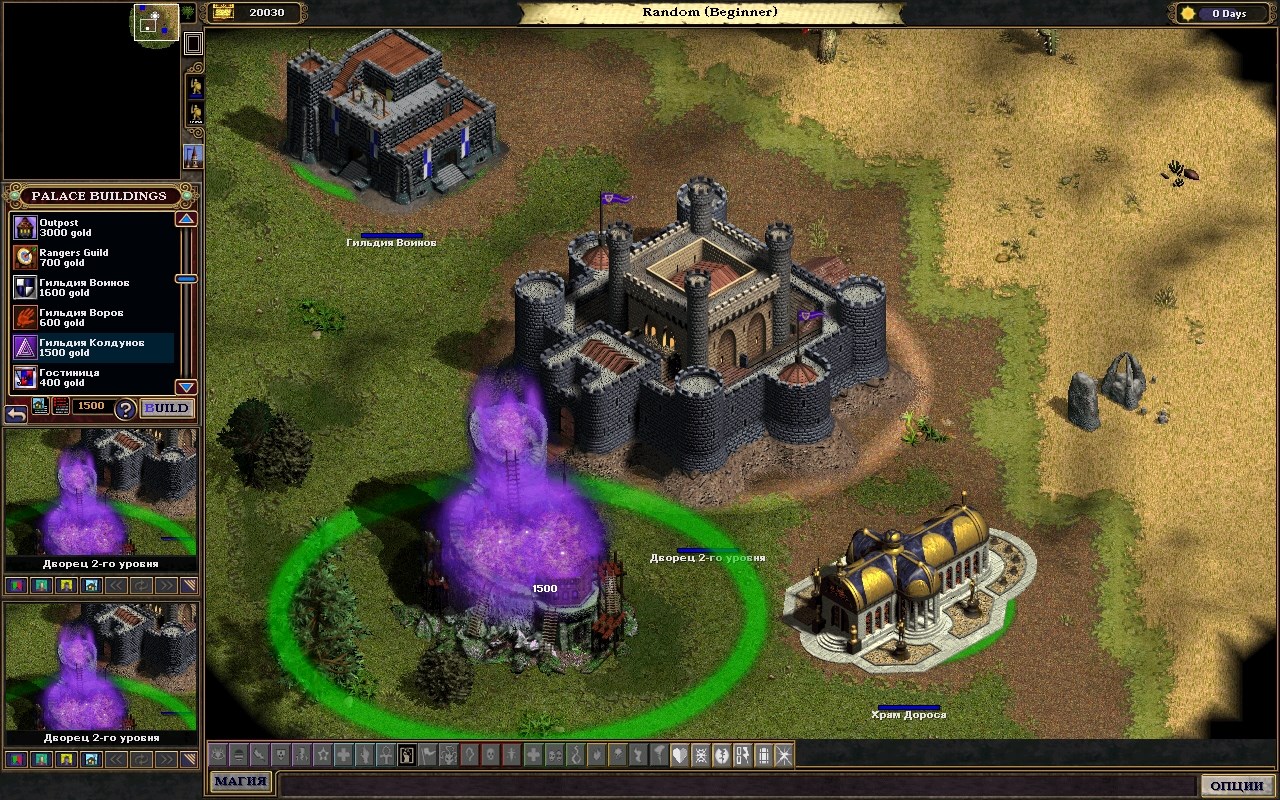
Task: Select Гильдия Колдунов for 1500 gold
Action: click(90, 348)
